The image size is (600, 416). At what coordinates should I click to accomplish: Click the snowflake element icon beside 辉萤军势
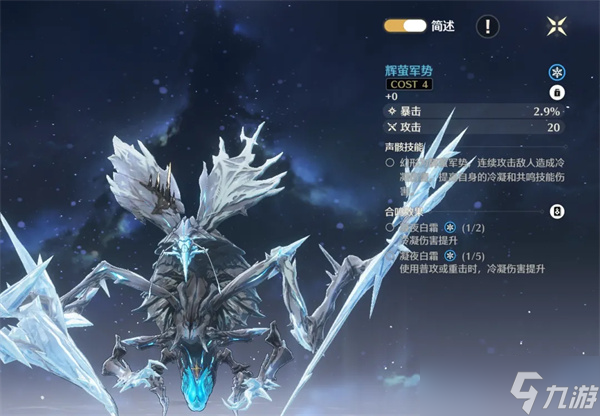coord(557,73)
